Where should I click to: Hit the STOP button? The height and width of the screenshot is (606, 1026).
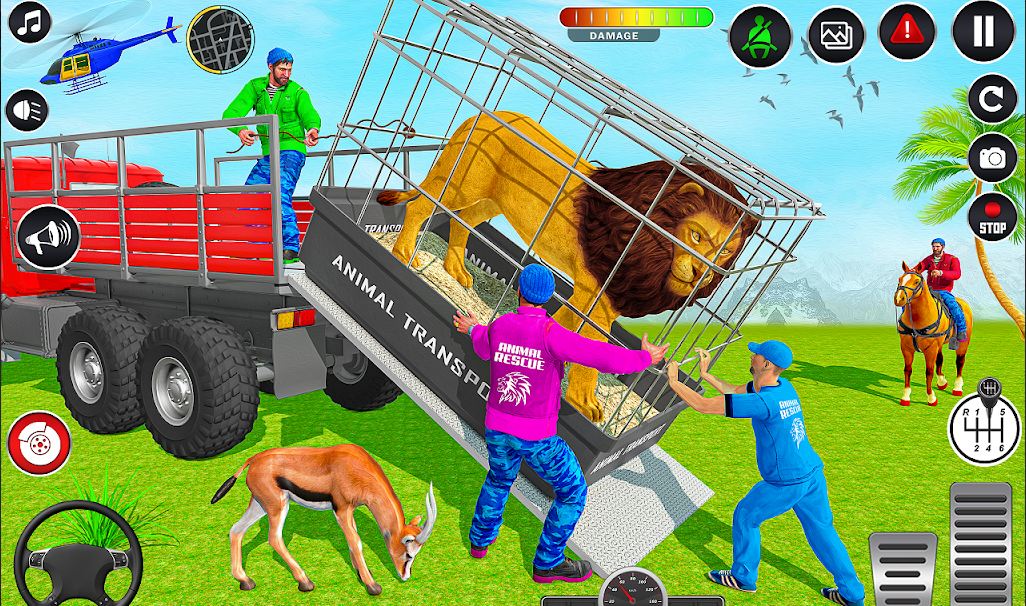click(x=992, y=216)
